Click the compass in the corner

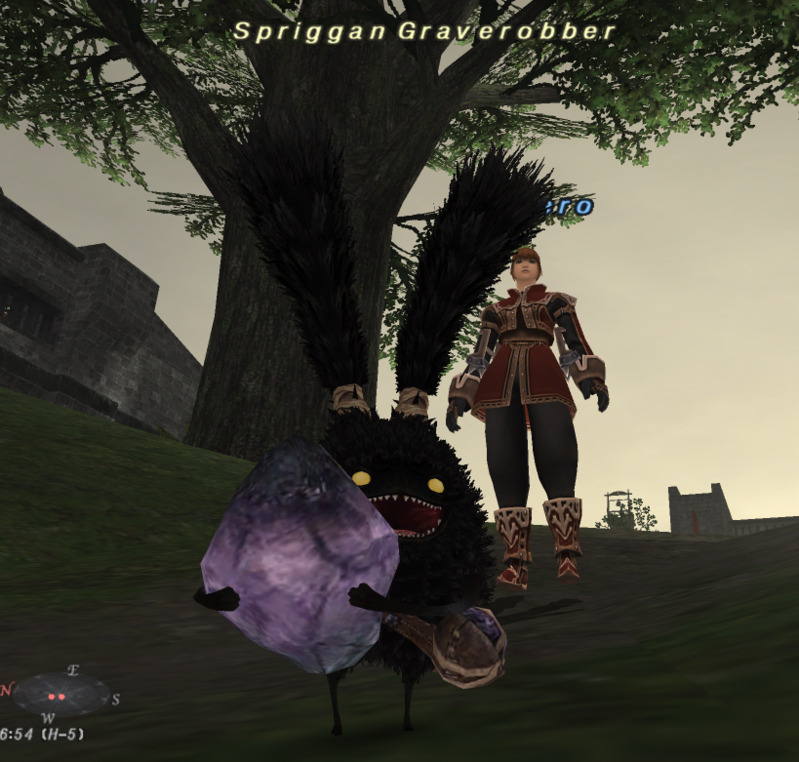pyautogui.click(x=60, y=693)
